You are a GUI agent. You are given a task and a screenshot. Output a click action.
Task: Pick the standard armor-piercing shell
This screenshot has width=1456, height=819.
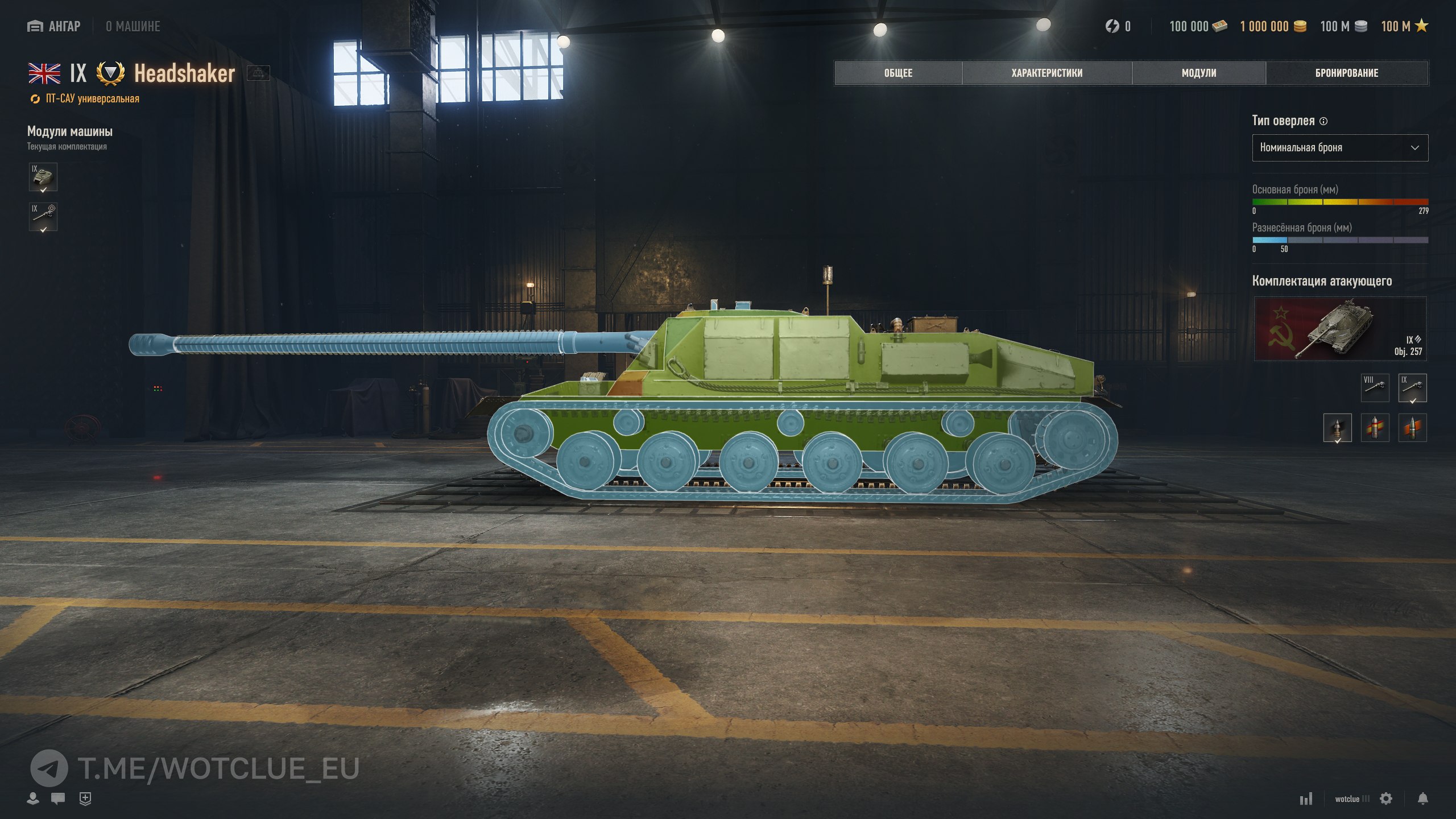[1337, 428]
